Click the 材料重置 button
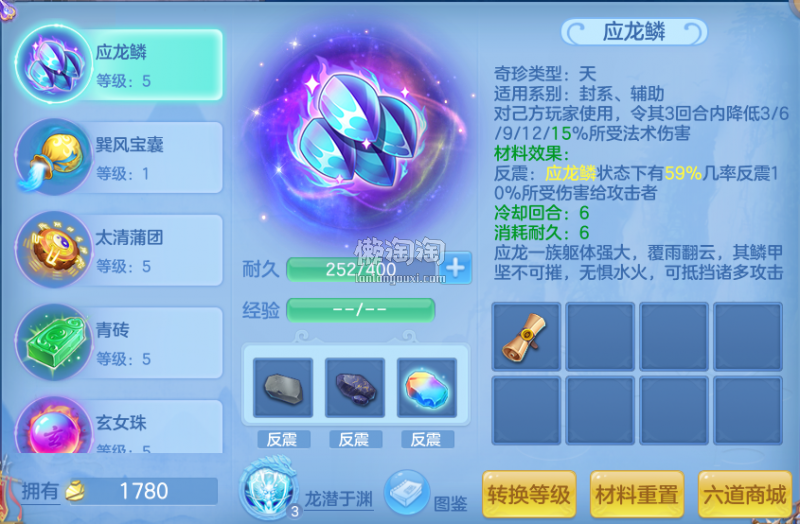Viewport: 800px width, 524px height. (x=636, y=494)
